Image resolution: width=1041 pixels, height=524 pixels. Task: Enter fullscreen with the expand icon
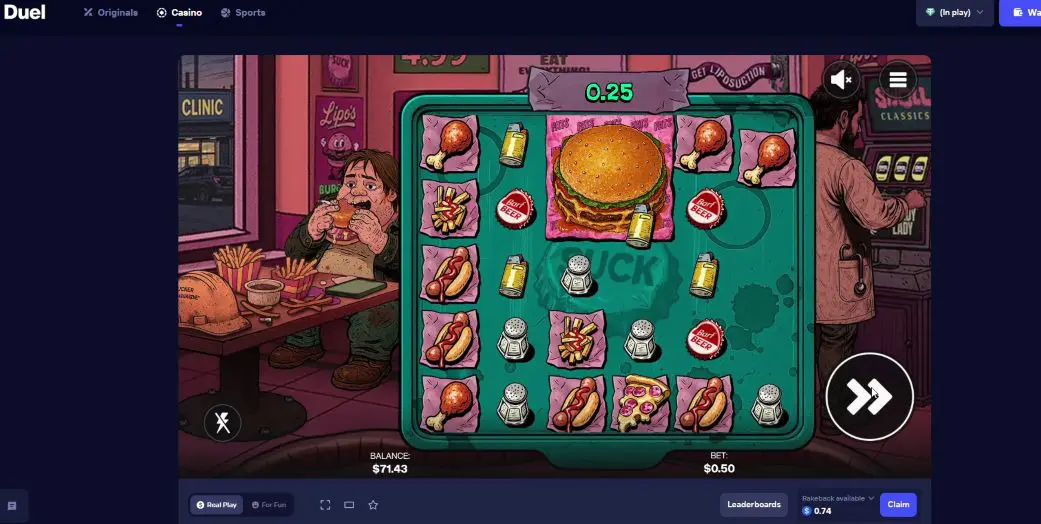coord(325,505)
